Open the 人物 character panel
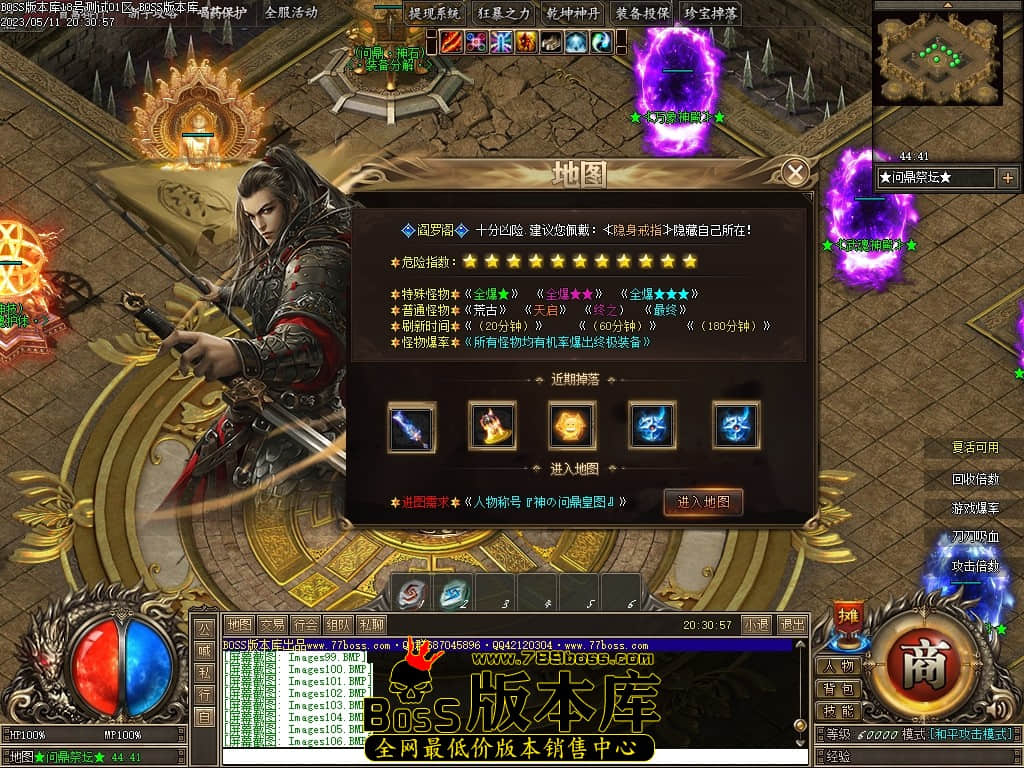Image resolution: width=1024 pixels, height=768 pixels. click(x=839, y=666)
